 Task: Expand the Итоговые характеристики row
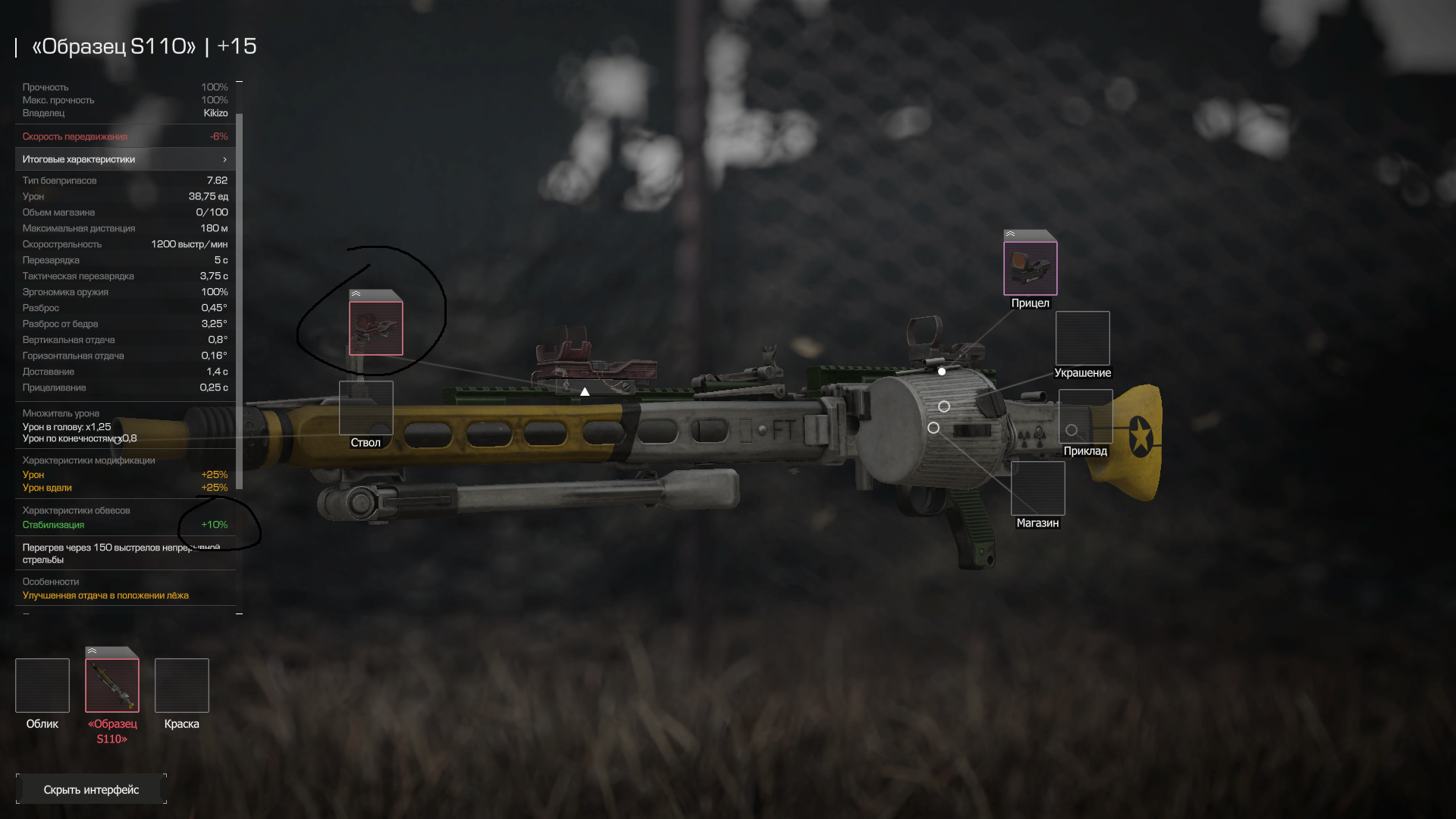(x=125, y=159)
